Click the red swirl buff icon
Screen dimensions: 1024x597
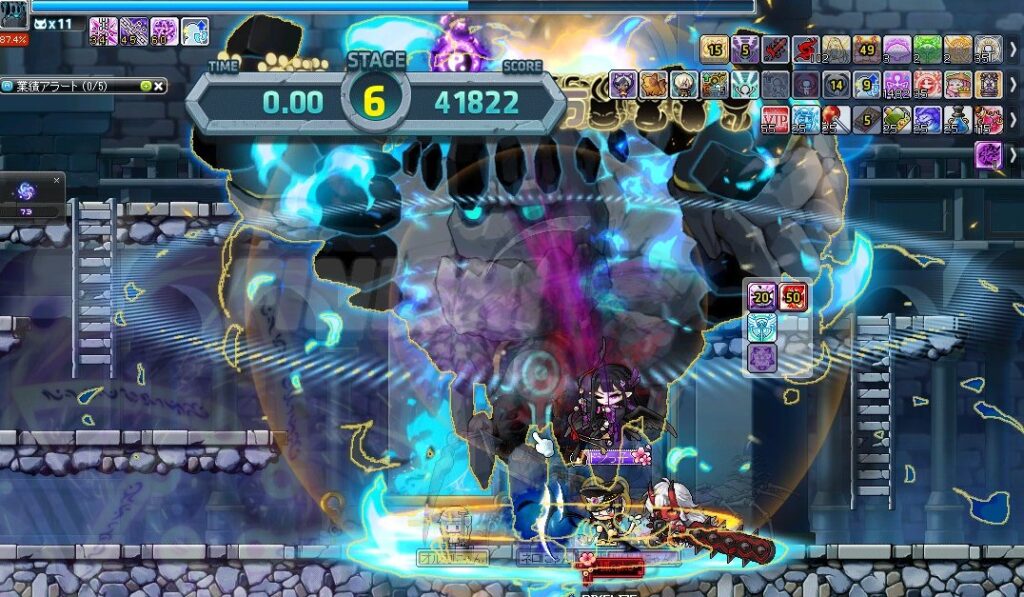point(806,49)
